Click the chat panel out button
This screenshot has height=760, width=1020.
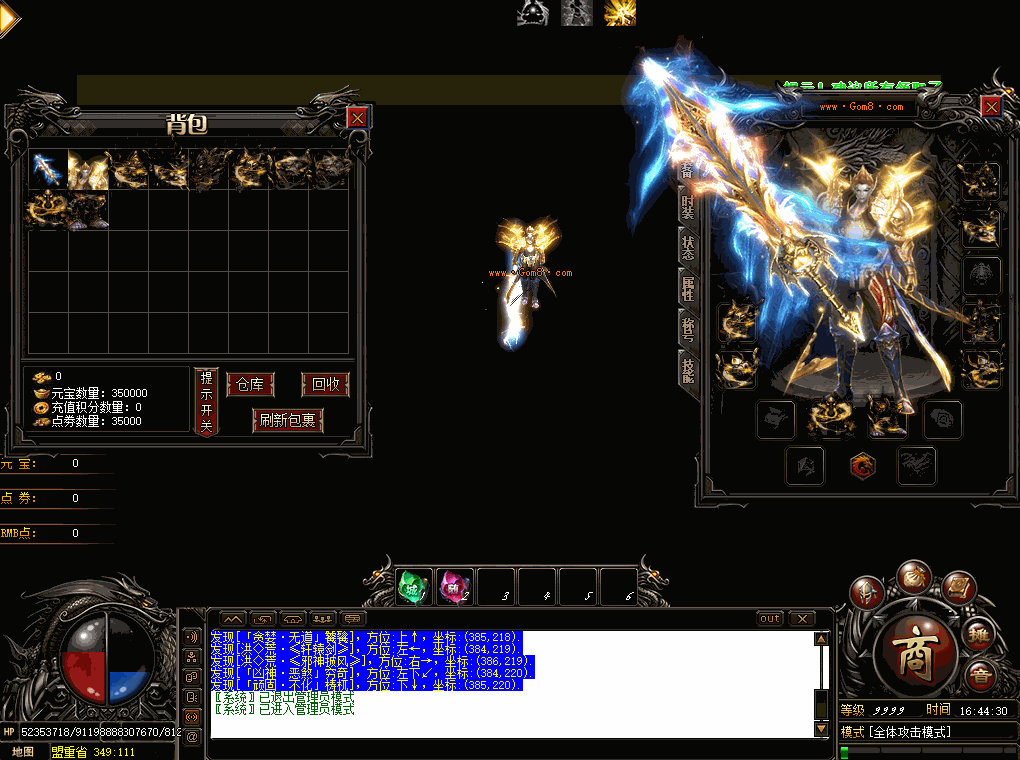[769, 619]
